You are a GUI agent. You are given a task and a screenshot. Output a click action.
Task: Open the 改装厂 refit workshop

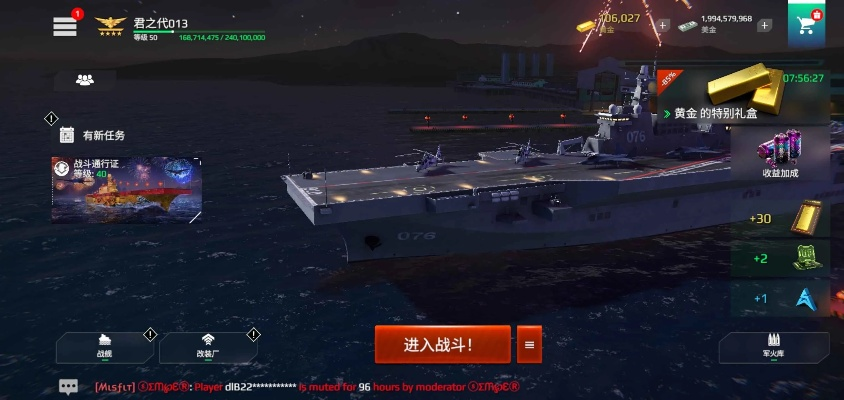pyautogui.click(x=208, y=346)
